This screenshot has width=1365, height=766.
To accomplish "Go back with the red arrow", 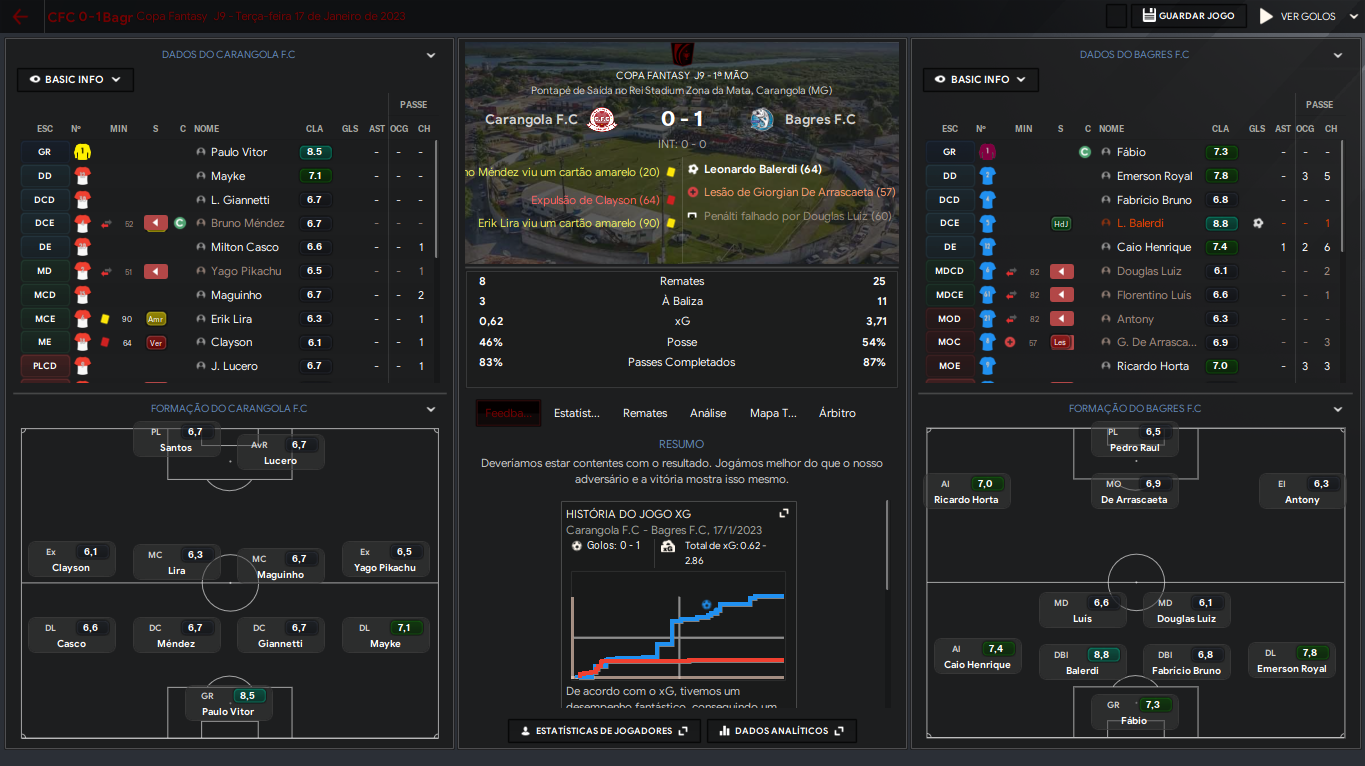I will (x=20, y=17).
